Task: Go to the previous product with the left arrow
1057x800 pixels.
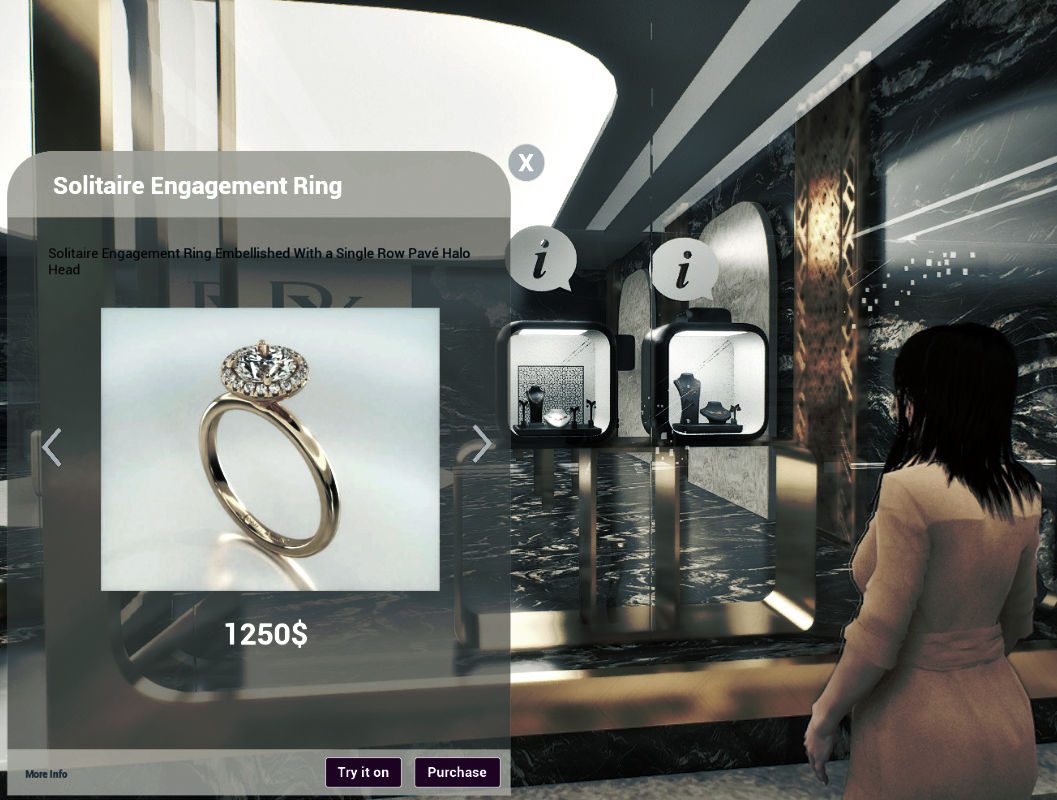Action: [52, 447]
